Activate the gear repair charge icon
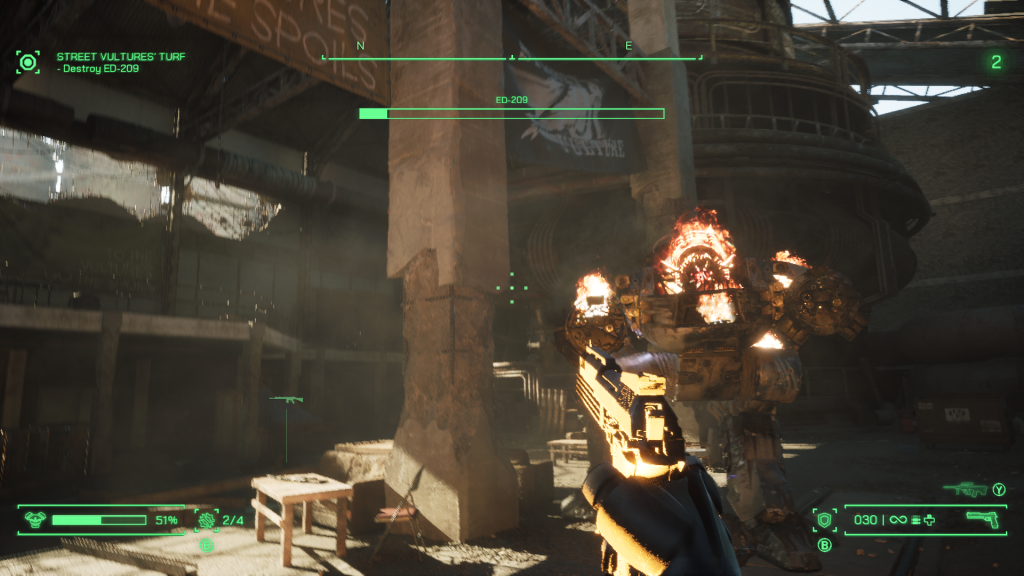This screenshot has height=576, width=1024. tap(207, 520)
